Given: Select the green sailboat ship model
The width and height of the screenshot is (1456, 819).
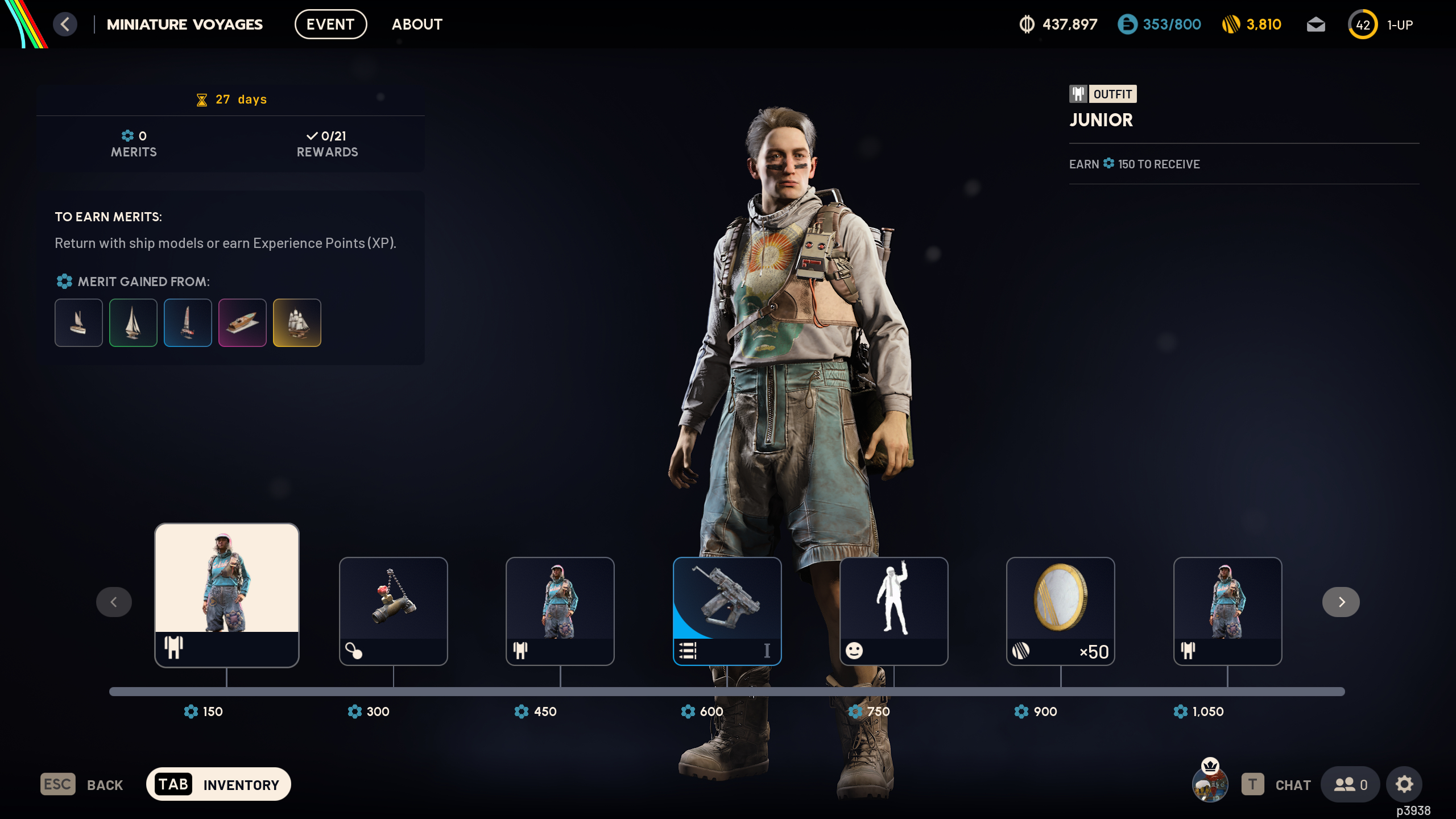Looking at the screenshot, I should click(x=133, y=322).
